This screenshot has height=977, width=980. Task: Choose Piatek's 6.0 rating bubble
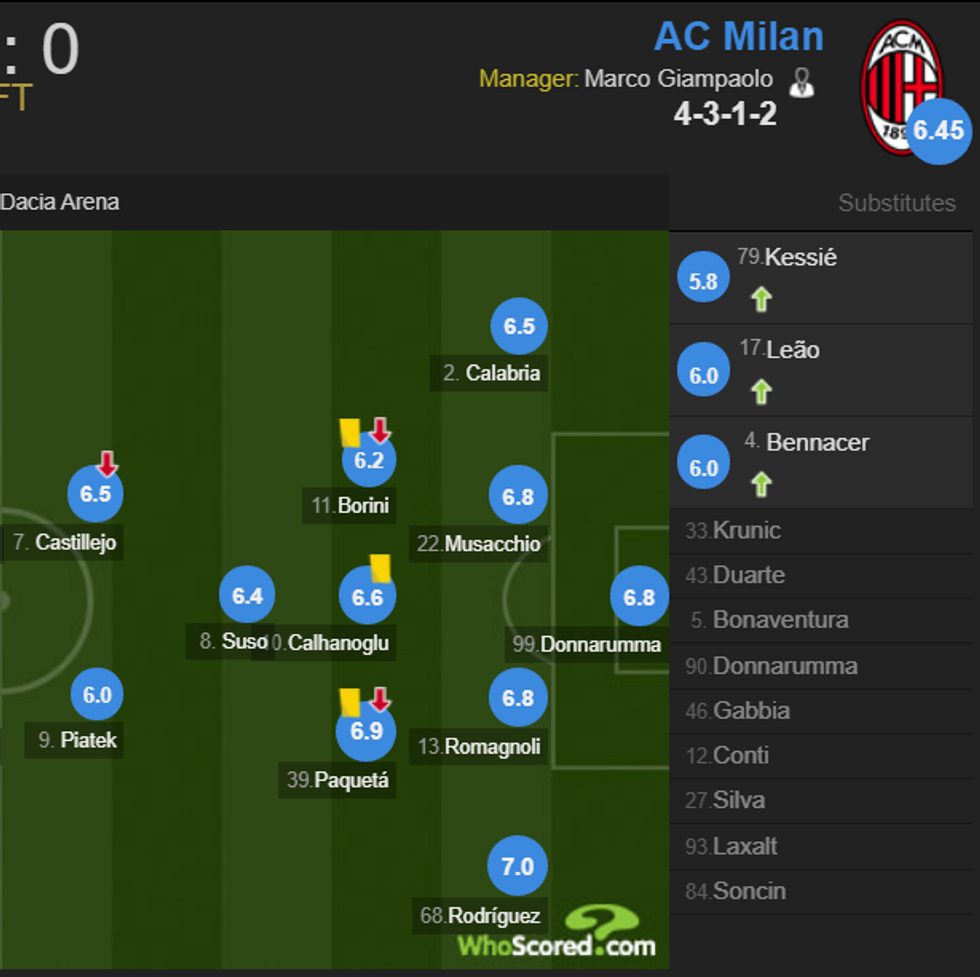point(97,695)
